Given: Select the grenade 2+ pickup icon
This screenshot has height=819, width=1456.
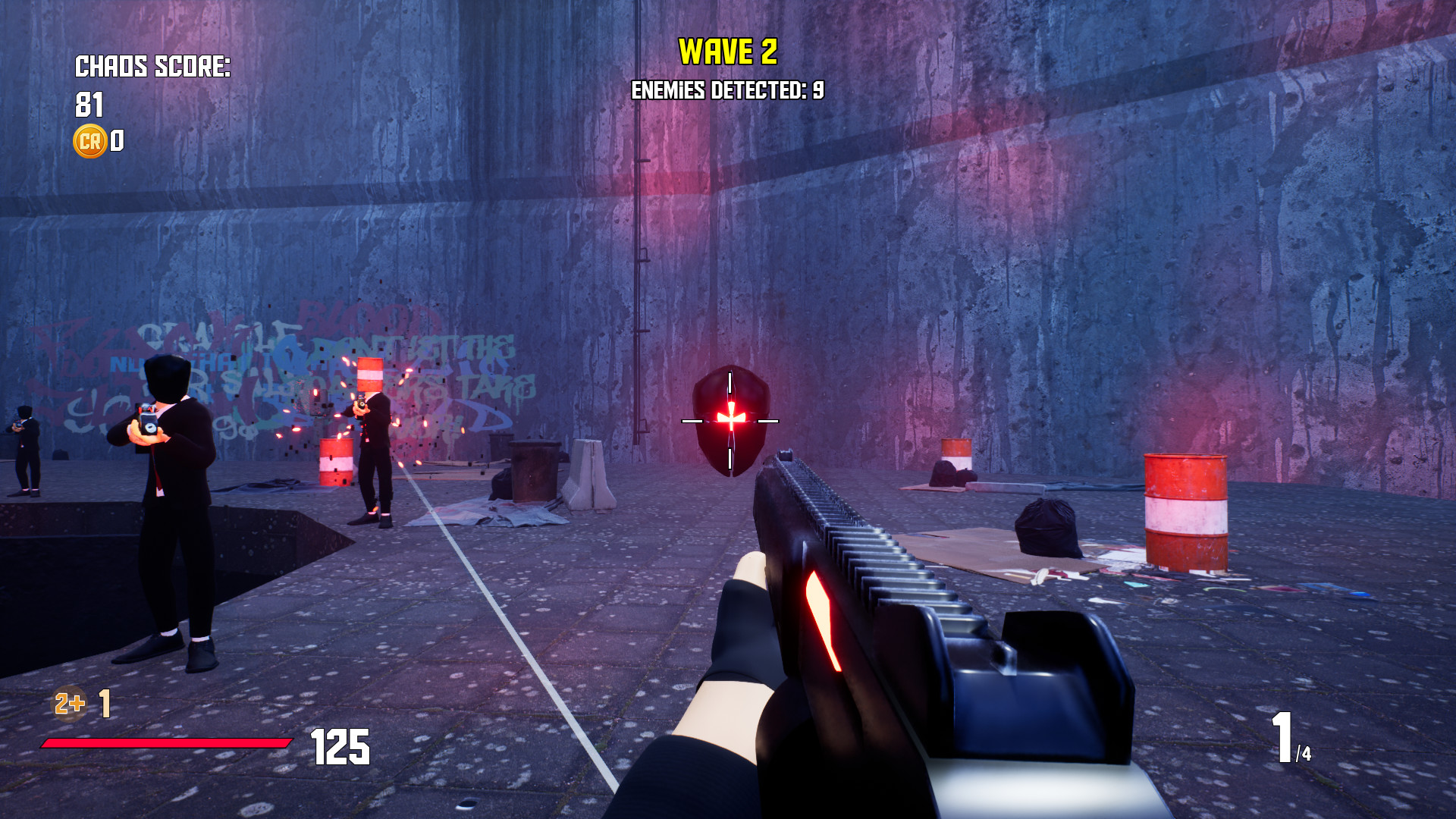Looking at the screenshot, I should 67,704.
